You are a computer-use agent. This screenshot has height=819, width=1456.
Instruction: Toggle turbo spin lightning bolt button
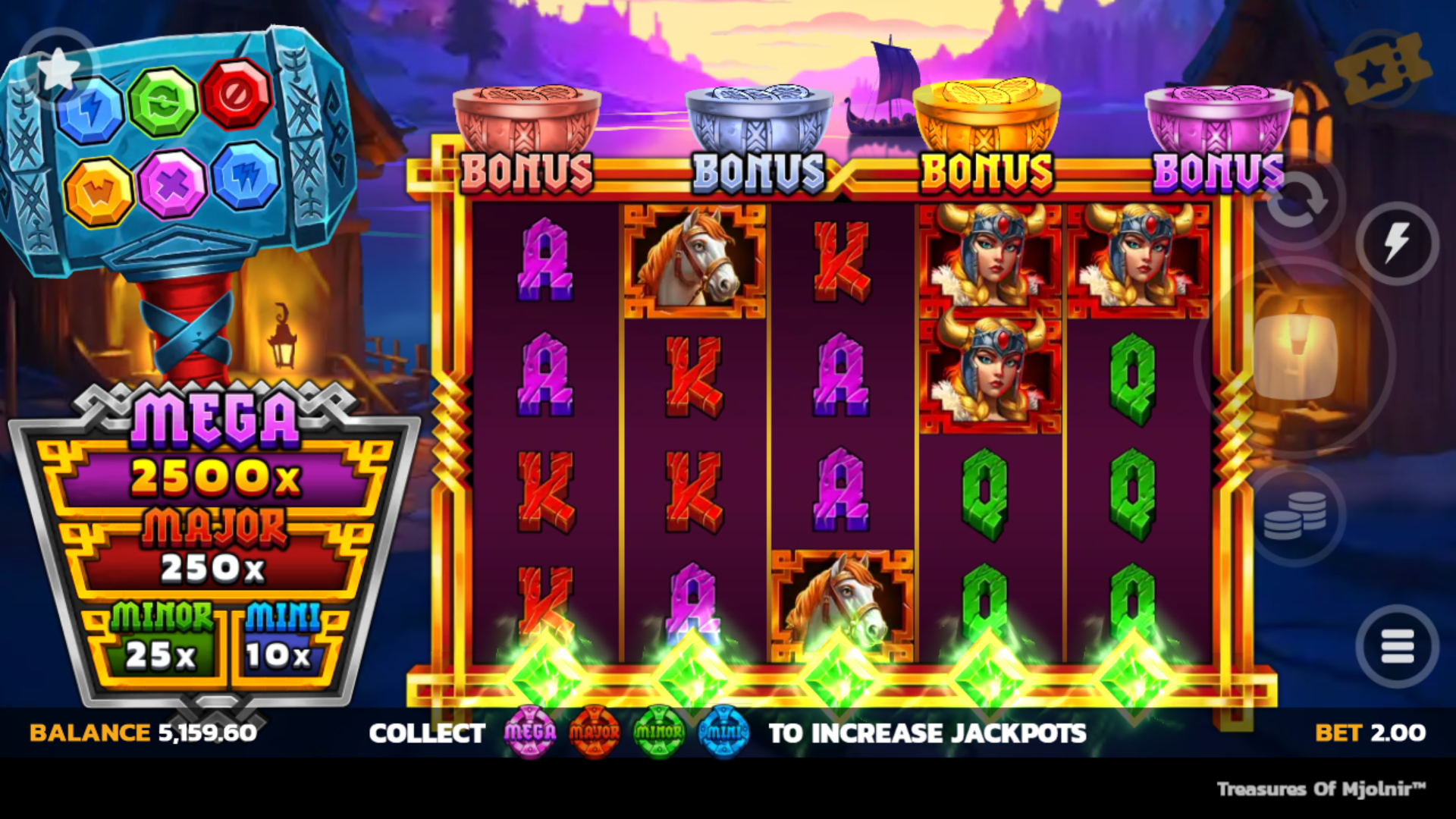tap(1397, 243)
